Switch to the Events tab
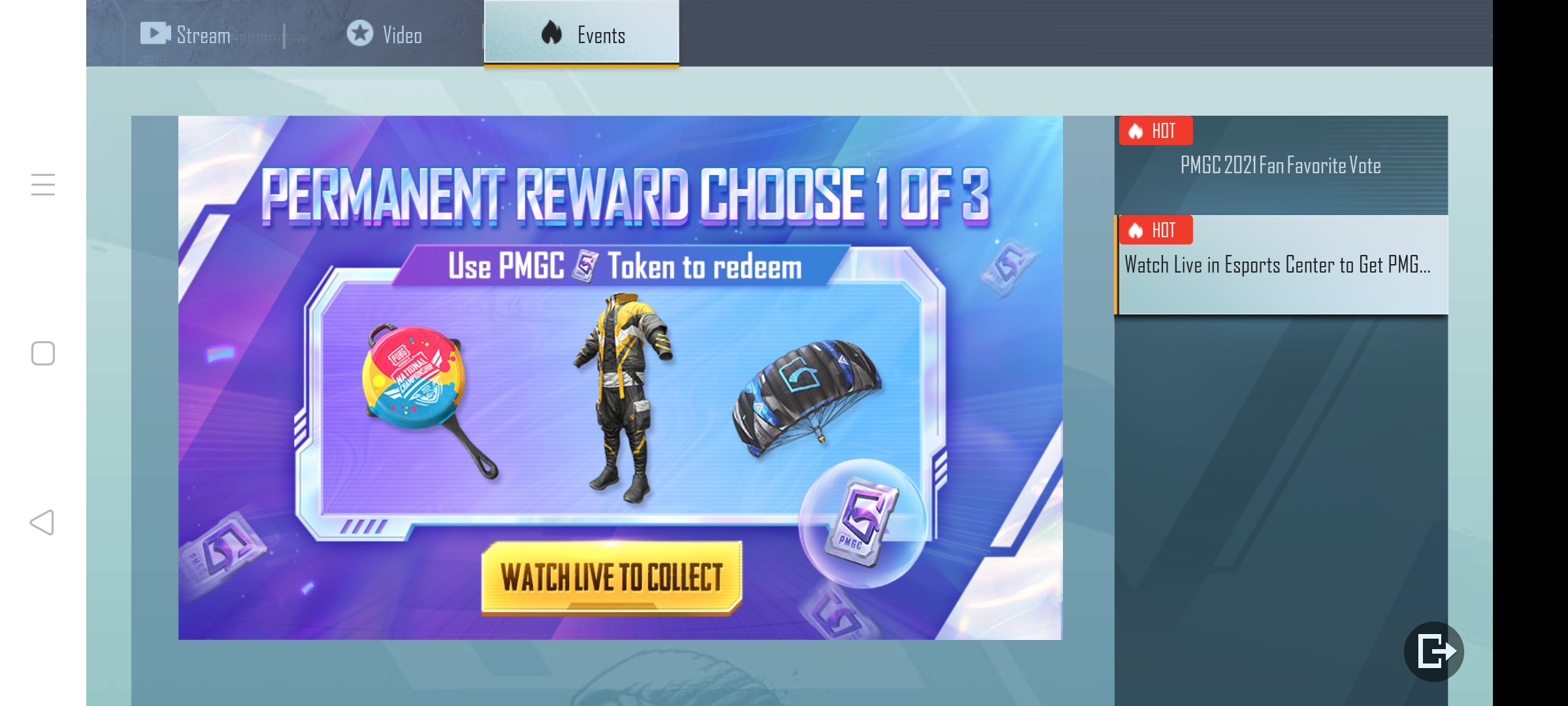Screen dimensions: 1568x706 580,33
